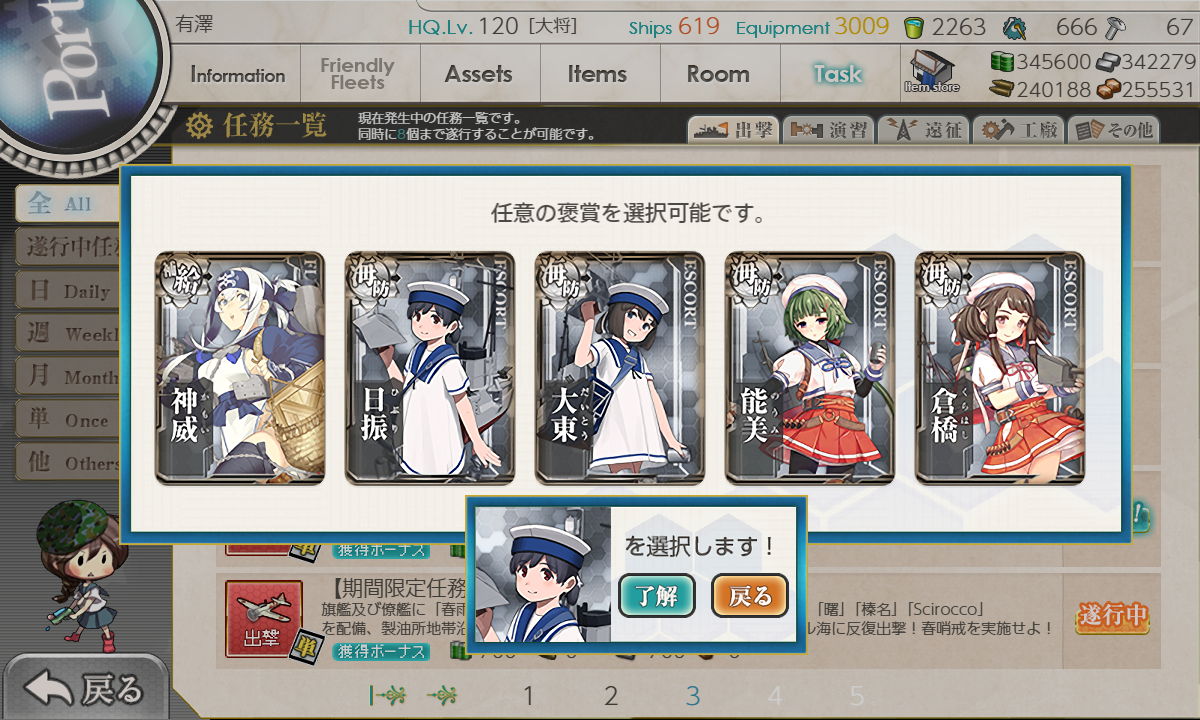
Task: Switch to the 出撃 sortie quest tab
Action: tap(732, 130)
